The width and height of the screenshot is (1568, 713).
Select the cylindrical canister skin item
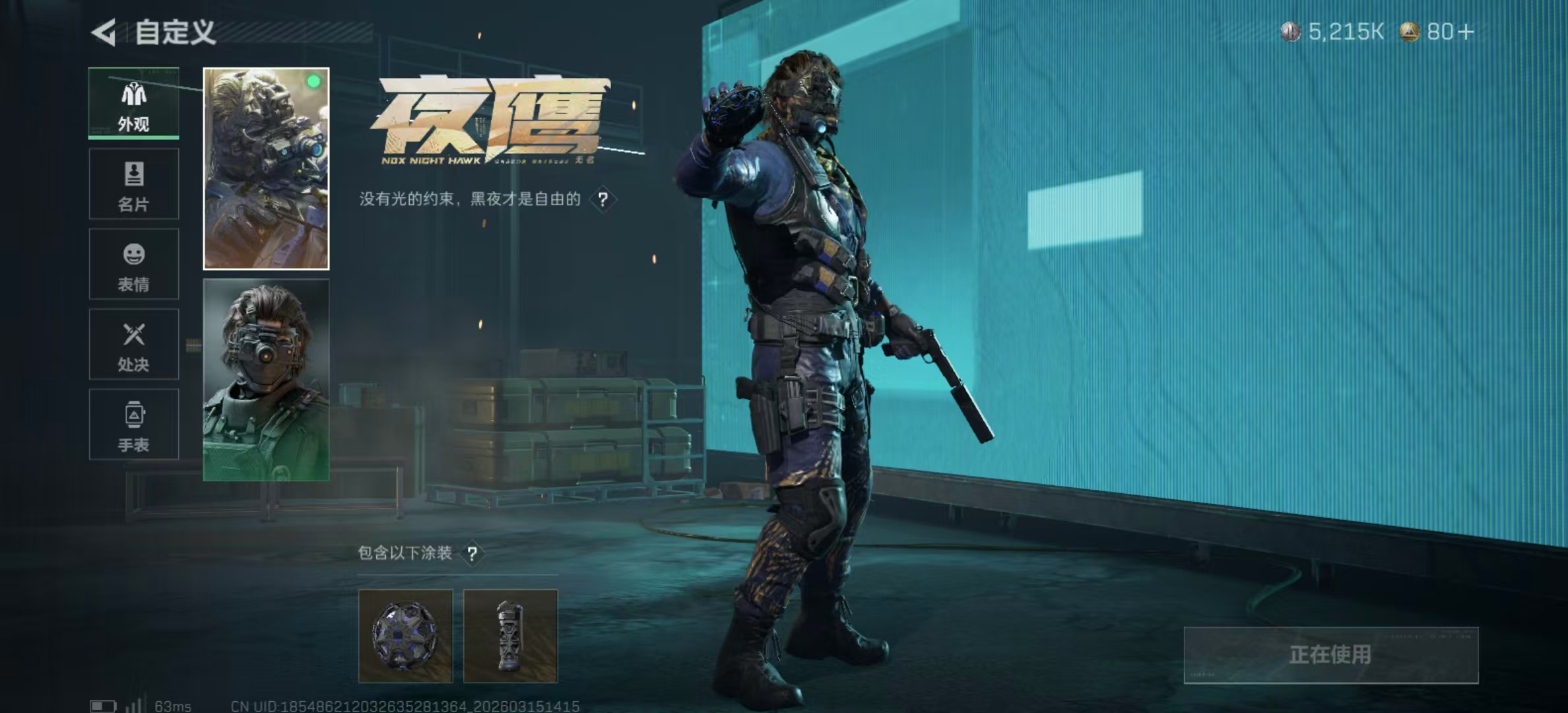510,636
